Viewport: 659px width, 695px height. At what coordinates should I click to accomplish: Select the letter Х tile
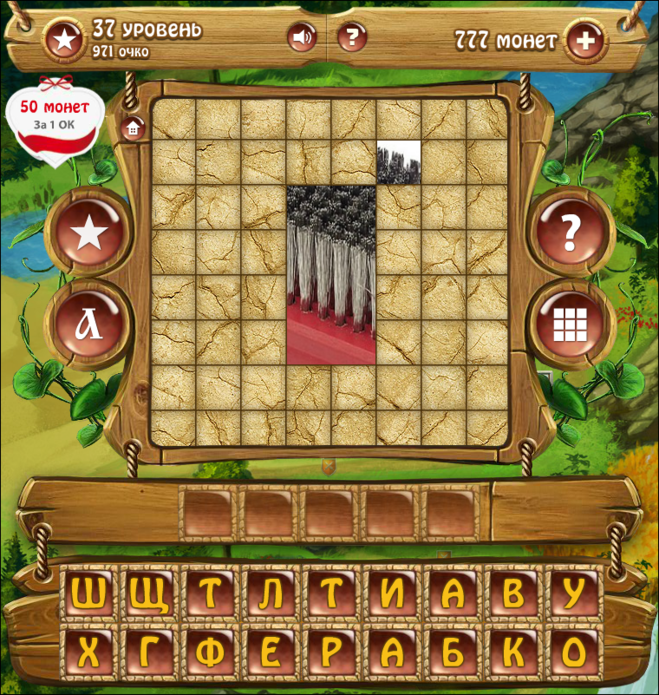tap(88, 654)
